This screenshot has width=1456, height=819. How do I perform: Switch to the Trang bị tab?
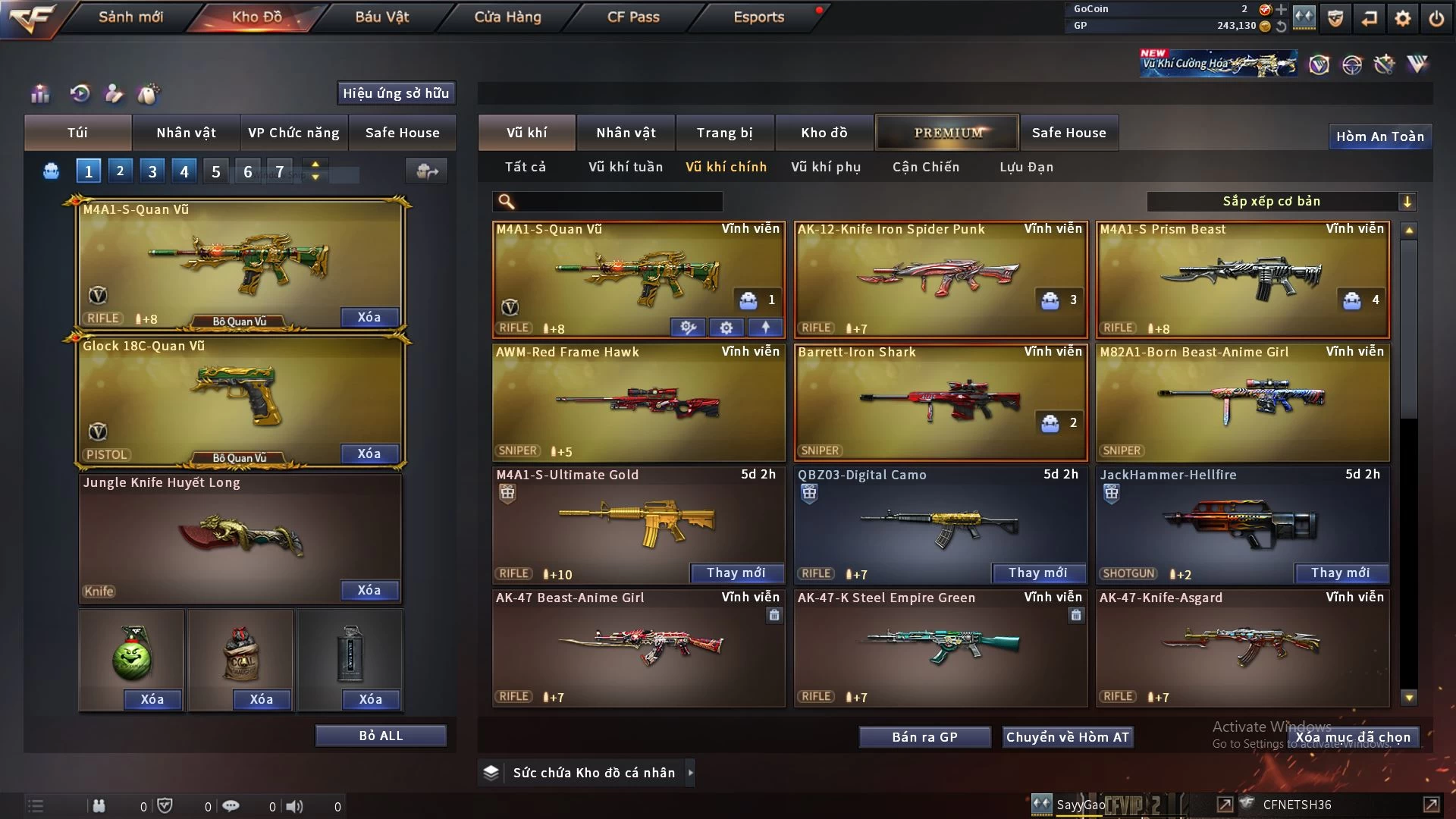tap(724, 133)
